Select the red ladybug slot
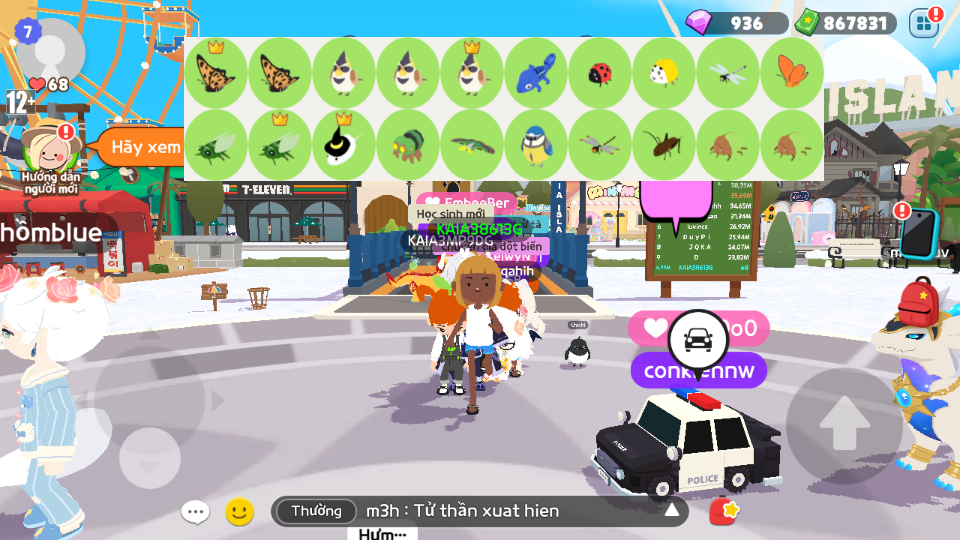The width and height of the screenshot is (960, 540). [x=600, y=73]
